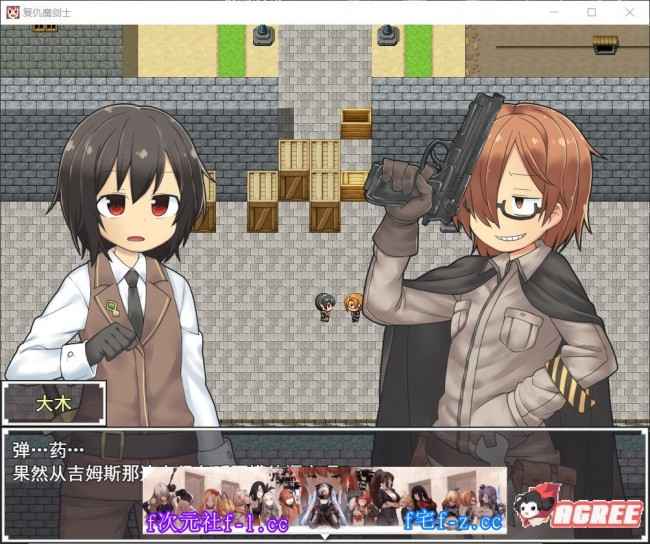Close the game window
The height and width of the screenshot is (544, 650).
point(626,11)
